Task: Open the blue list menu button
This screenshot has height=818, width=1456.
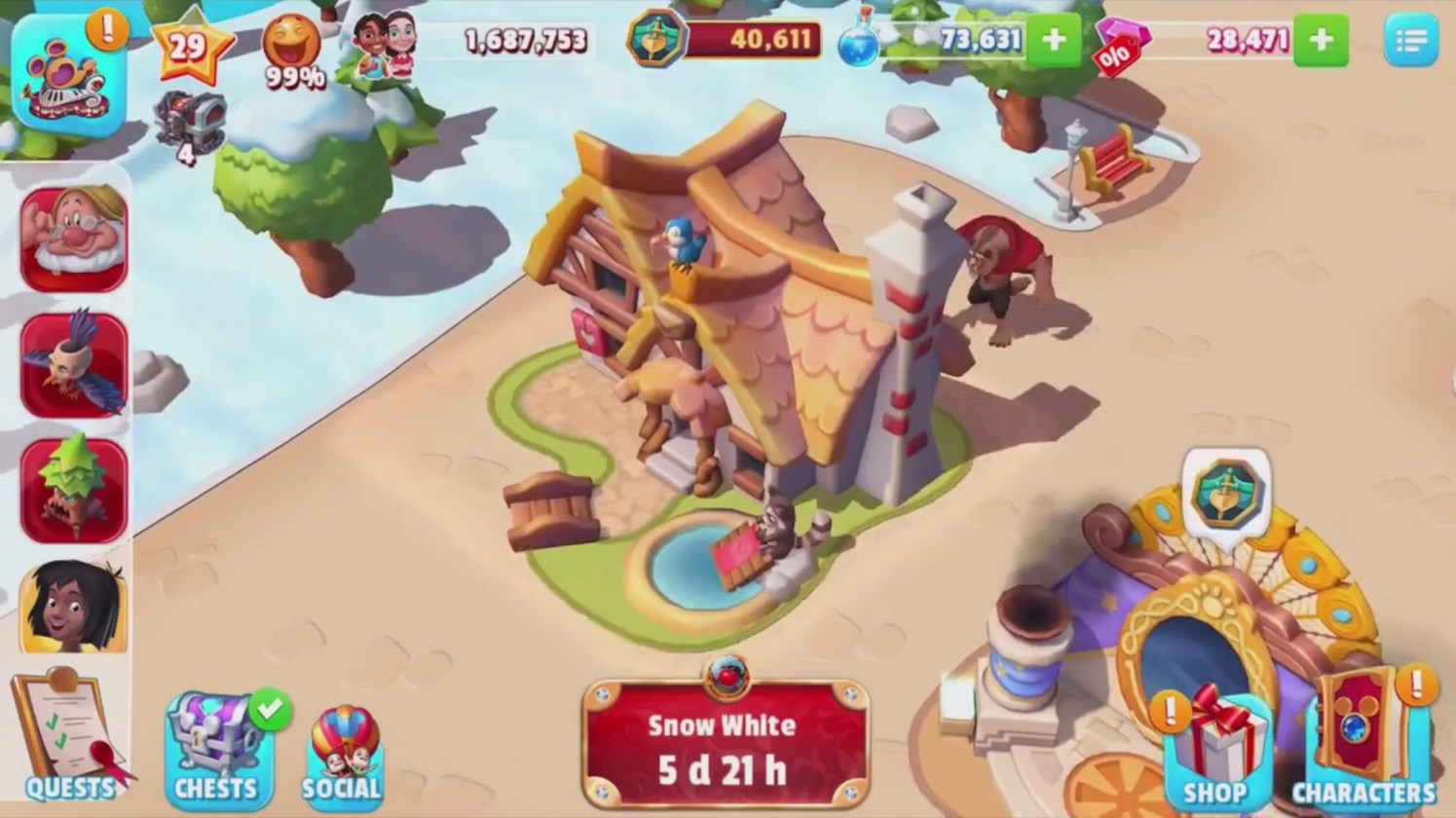Action: 1409,41
